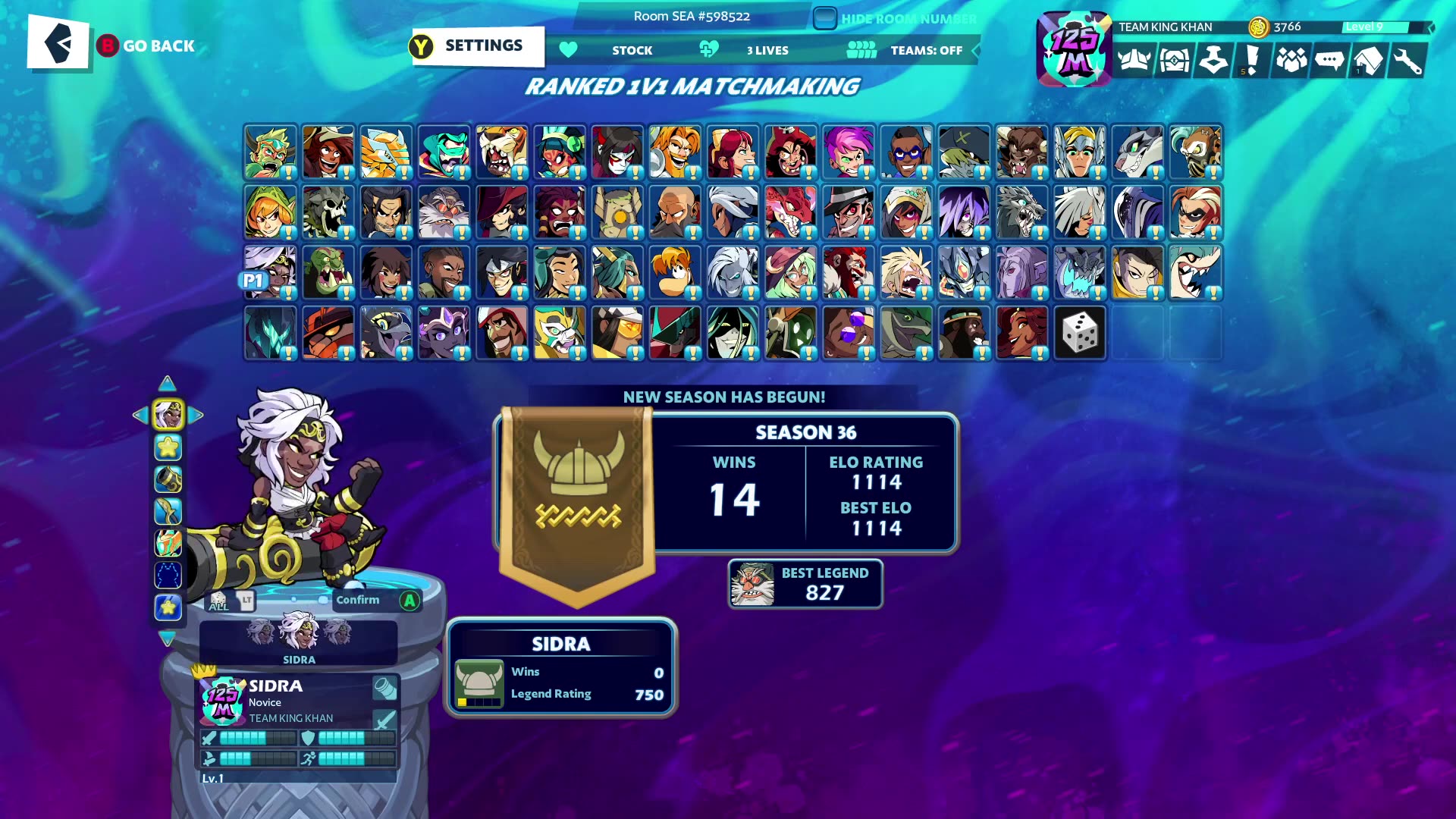Open the Best Legend 827 panel
The height and width of the screenshot is (819, 1456).
pyautogui.click(x=805, y=584)
